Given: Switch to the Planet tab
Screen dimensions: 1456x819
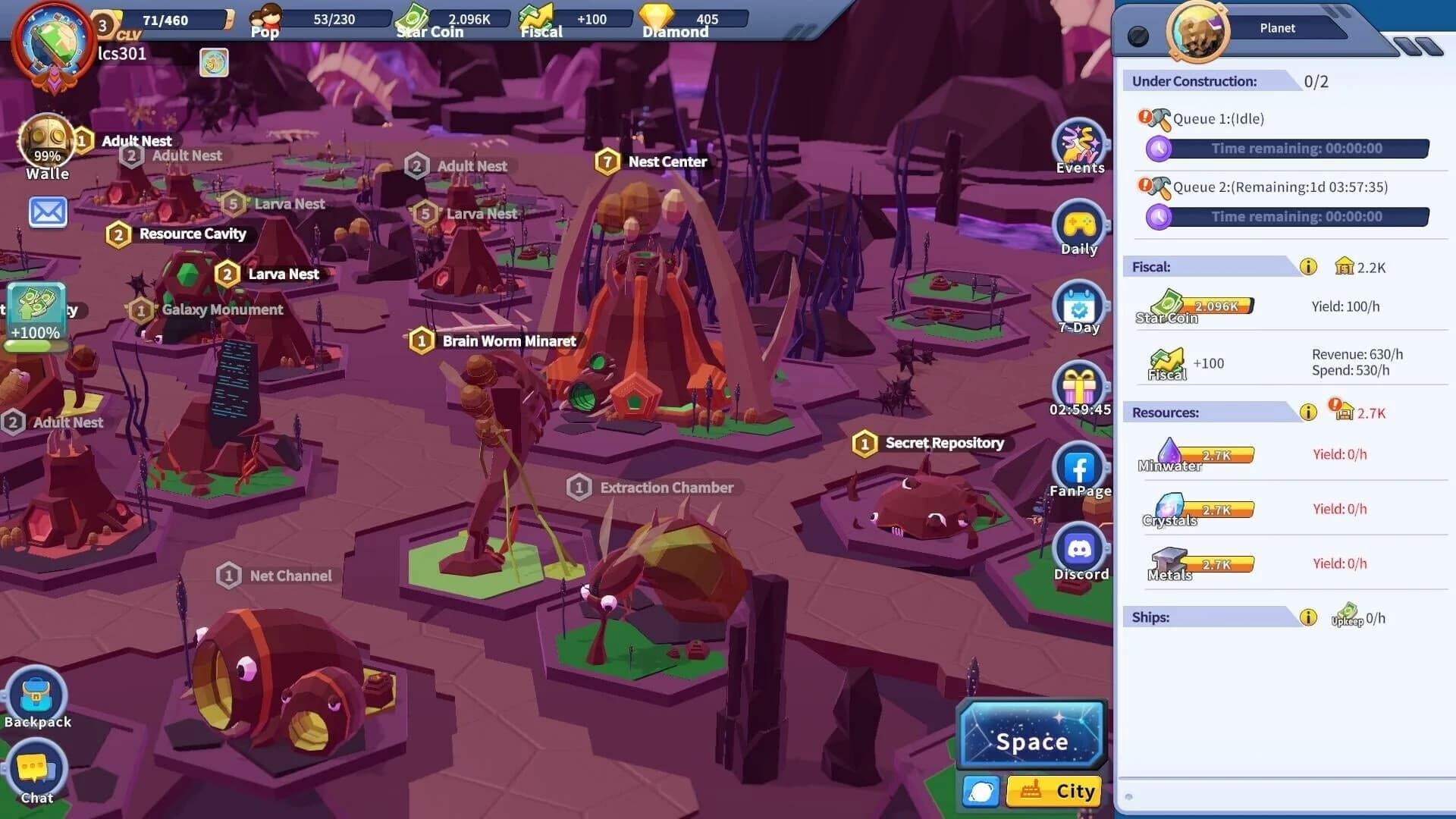Looking at the screenshot, I should coord(1279,28).
